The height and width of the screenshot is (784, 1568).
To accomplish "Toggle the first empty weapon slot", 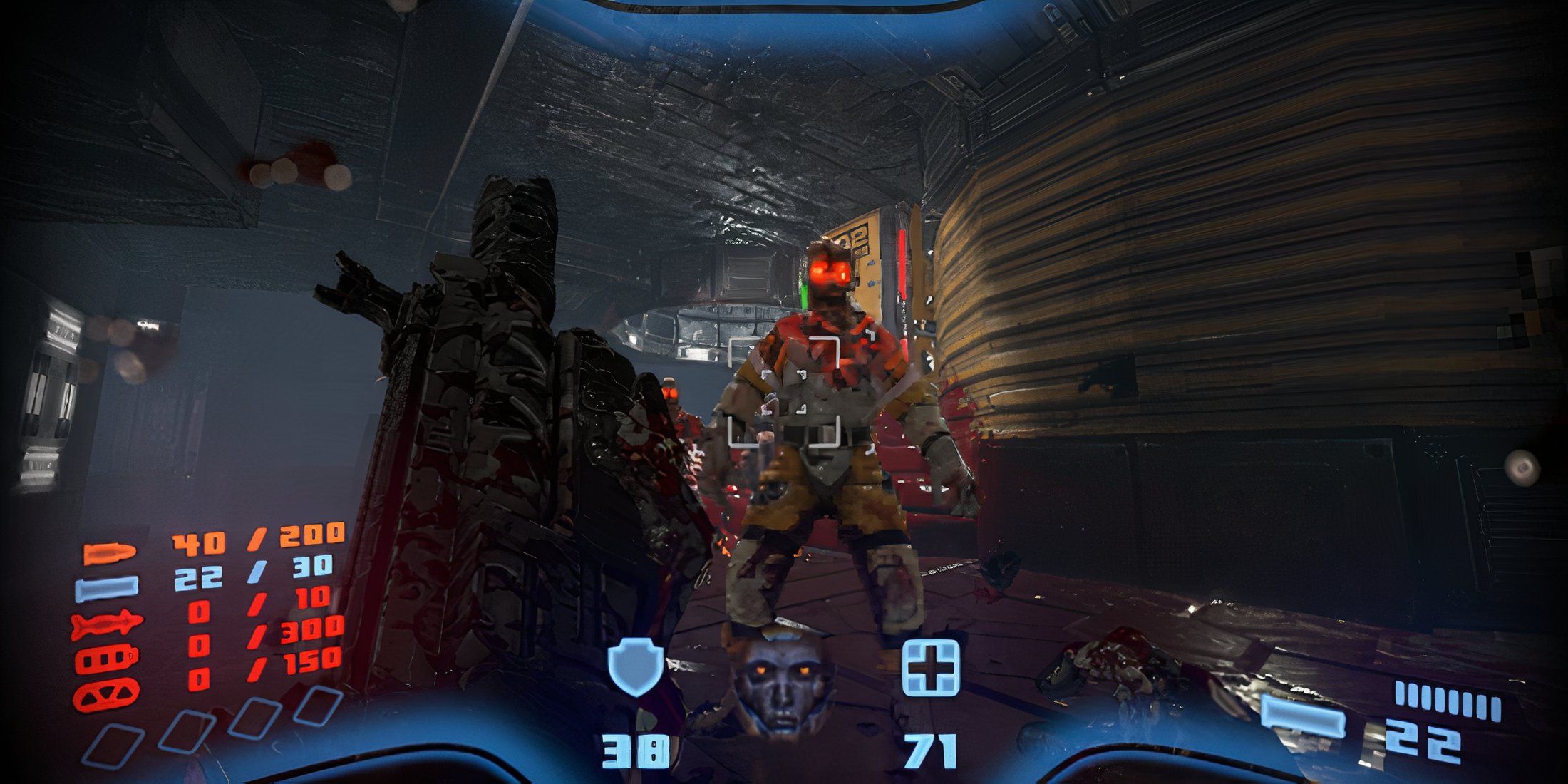I will point(114,743).
